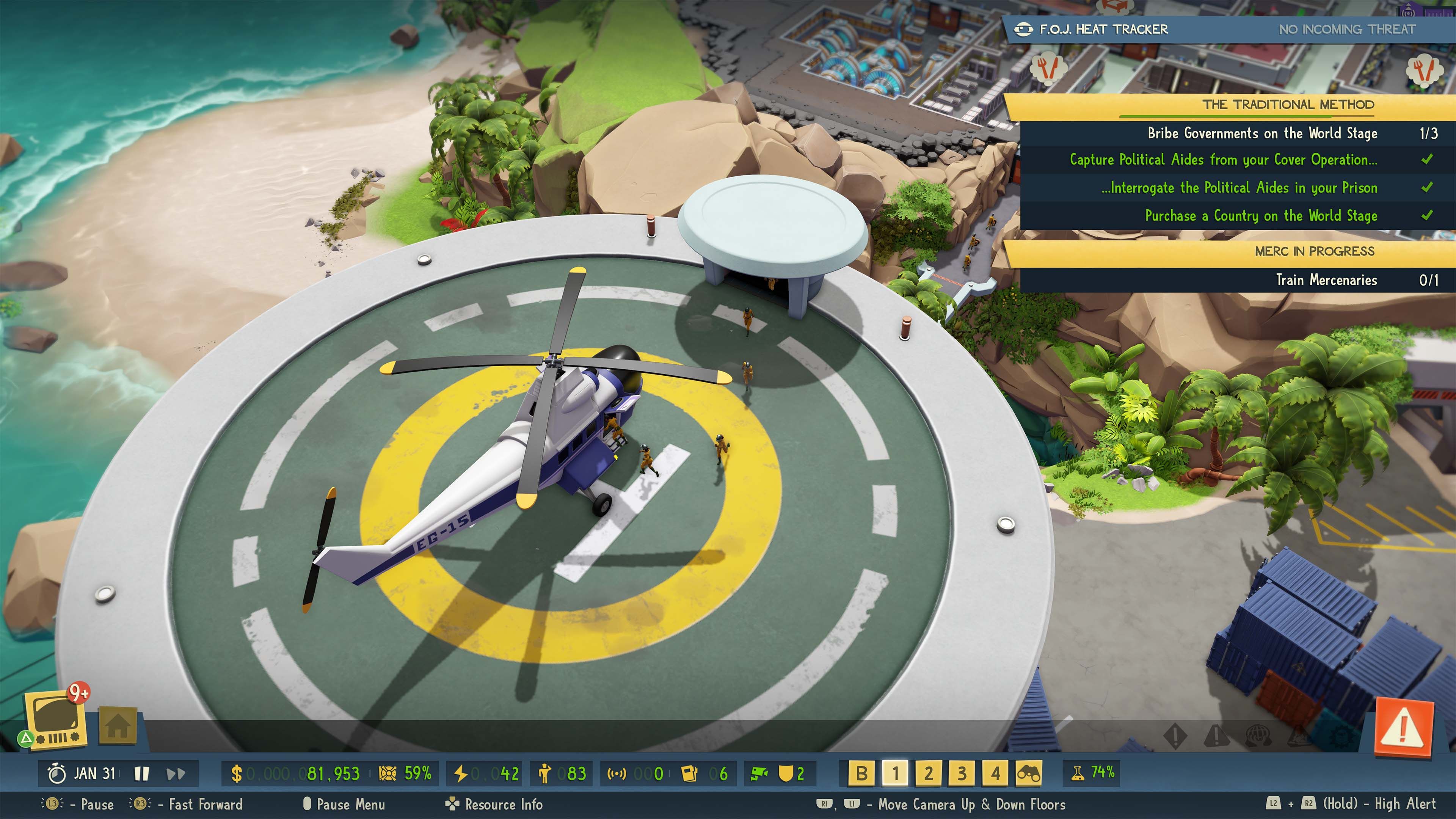Screen dimensions: 1456x819
Task: Switch to floor 2
Action: (x=929, y=773)
